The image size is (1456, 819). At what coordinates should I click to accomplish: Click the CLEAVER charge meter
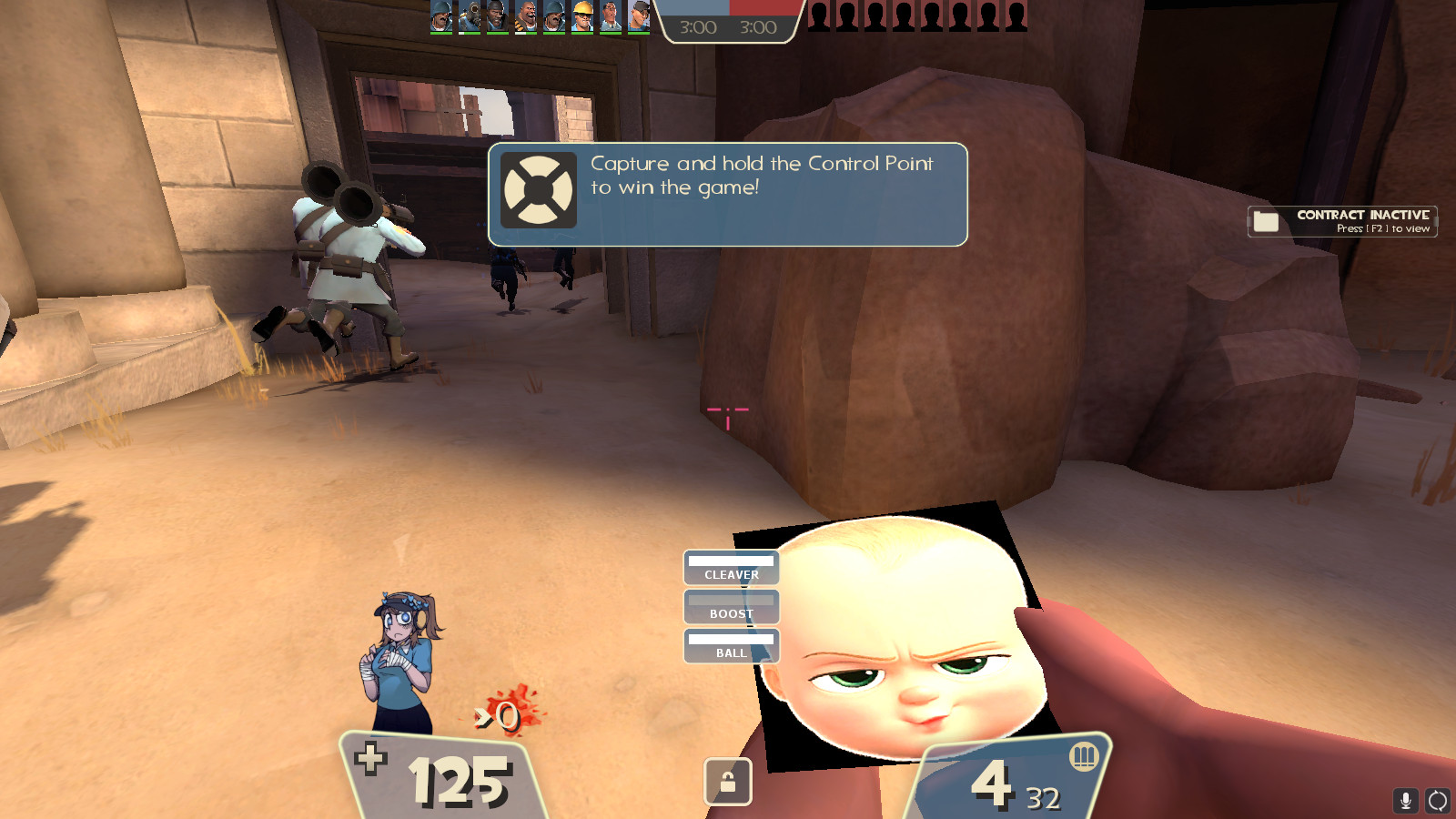(x=731, y=568)
